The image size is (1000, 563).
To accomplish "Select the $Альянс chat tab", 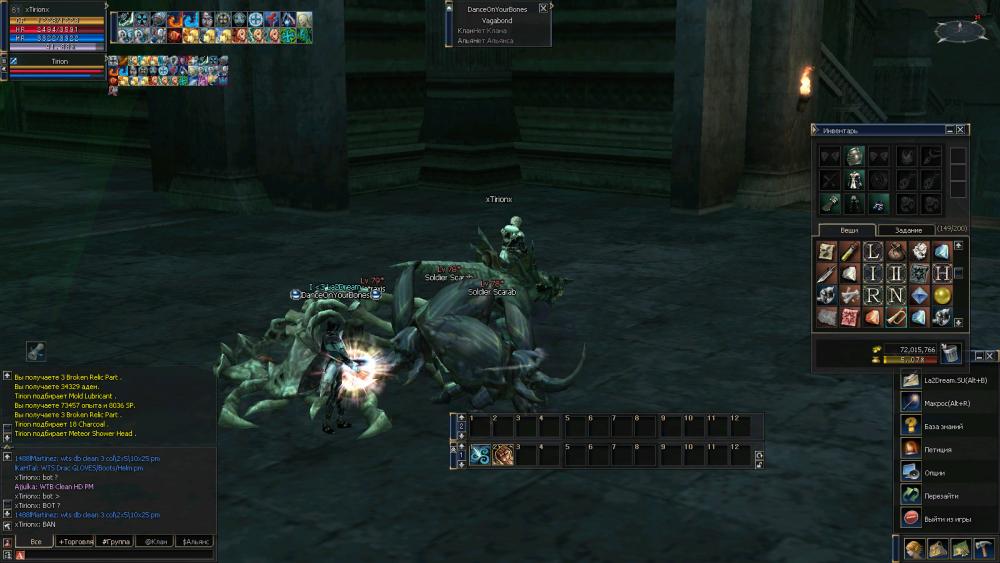I will tap(194, 541).
